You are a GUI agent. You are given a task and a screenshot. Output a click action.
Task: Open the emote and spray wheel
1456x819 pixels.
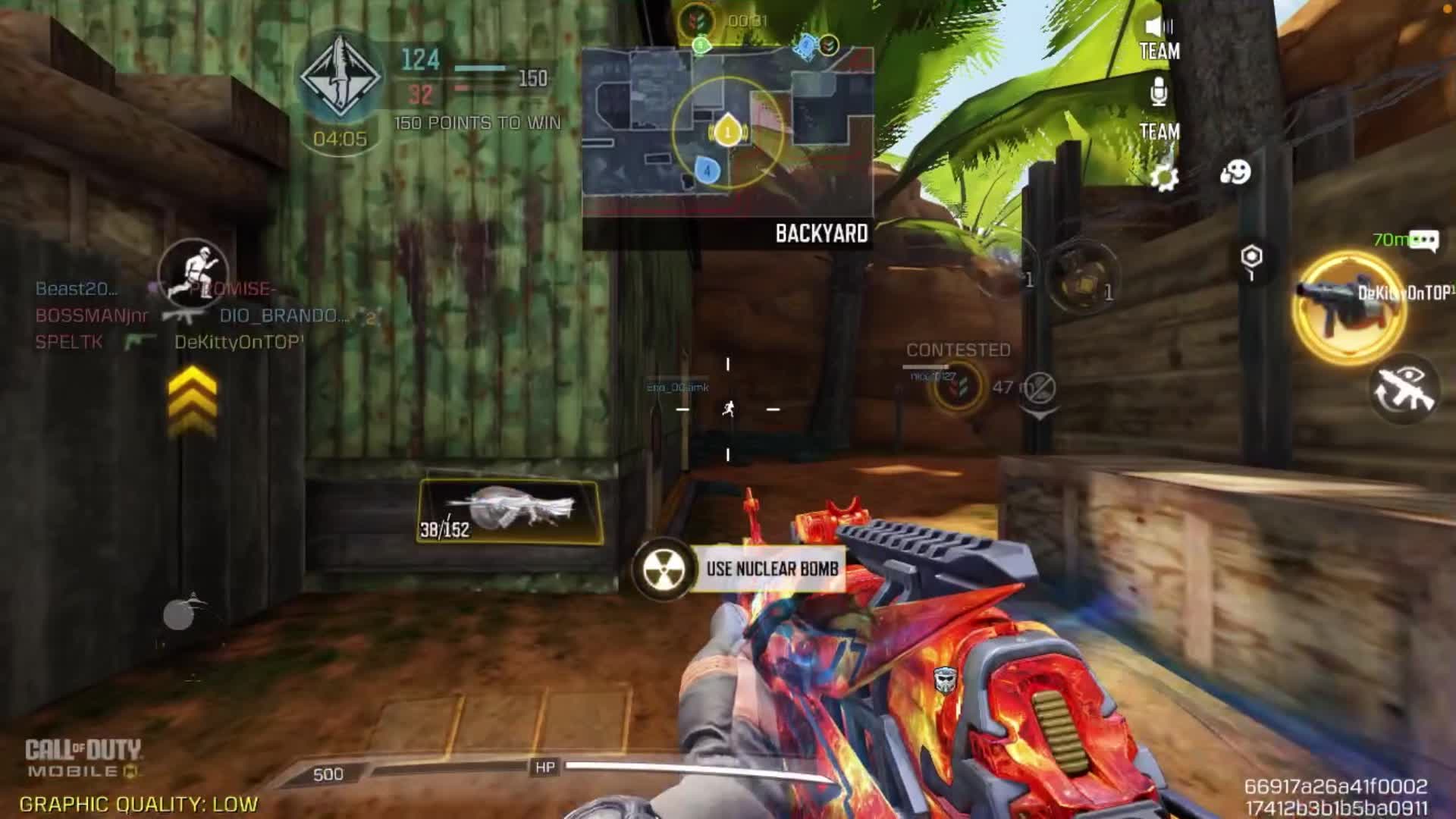point(1235,173)
